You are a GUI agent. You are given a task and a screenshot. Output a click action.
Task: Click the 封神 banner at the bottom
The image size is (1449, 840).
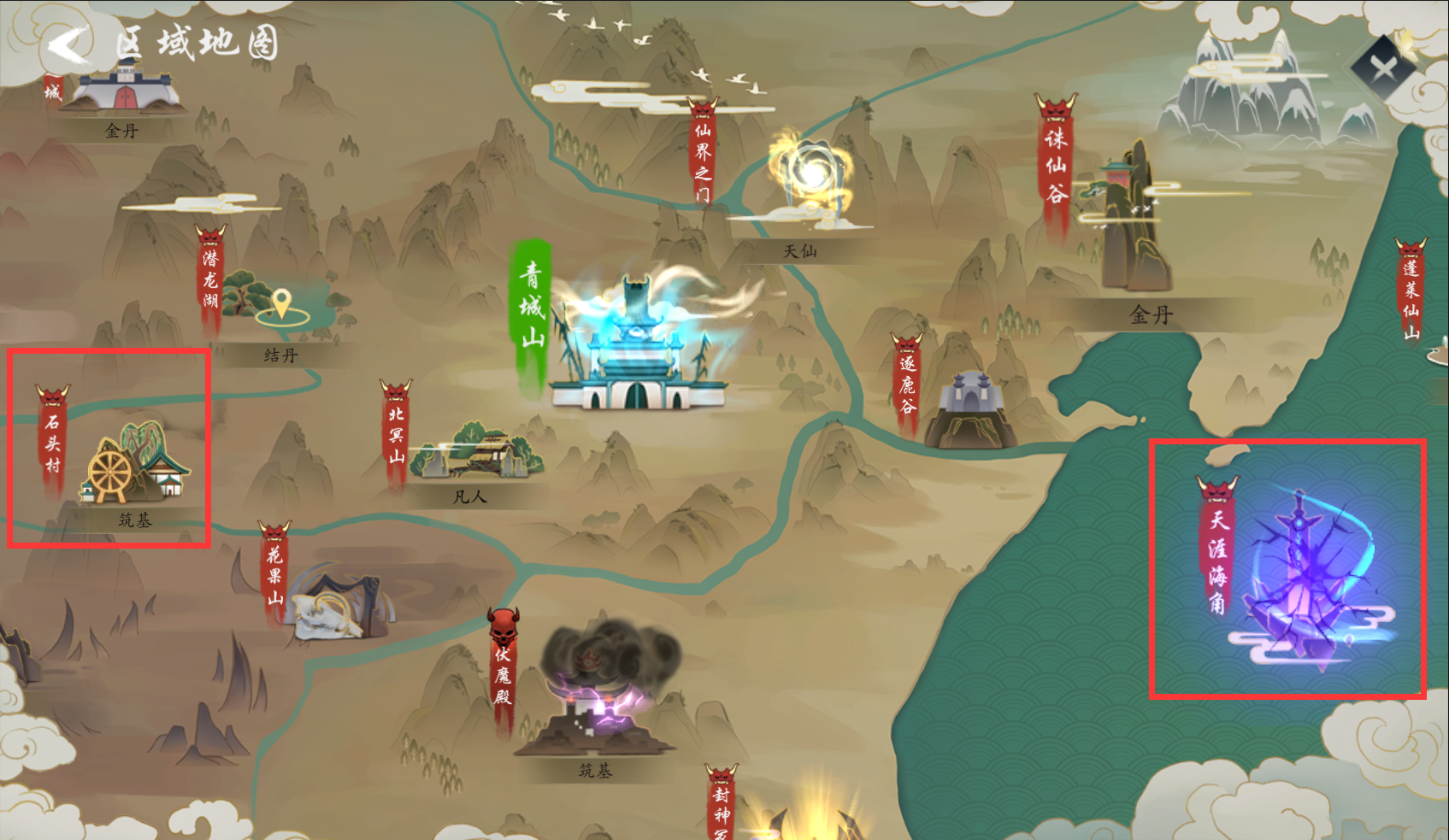(x=722, y=805)
